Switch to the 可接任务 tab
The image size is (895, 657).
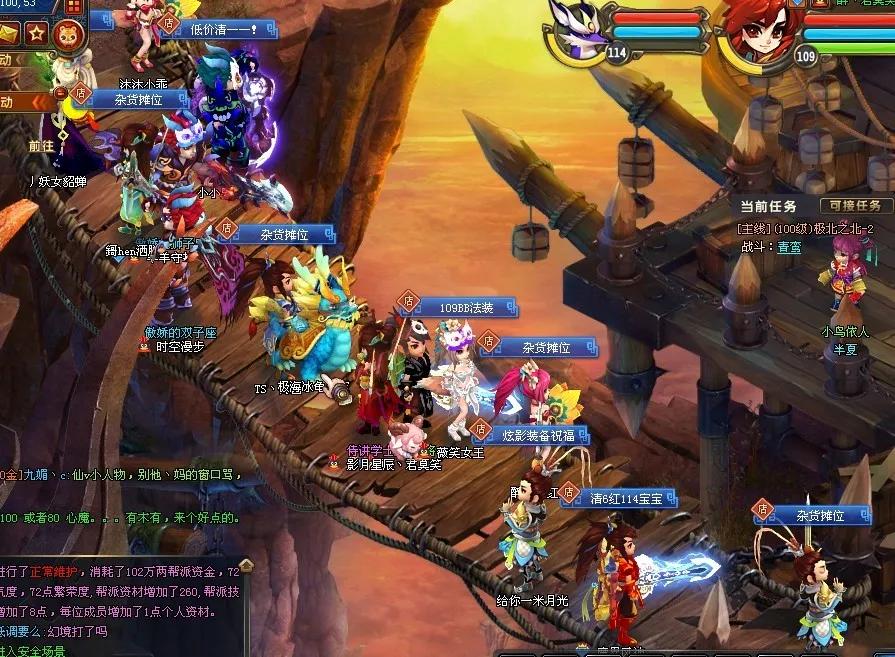(856, 205)
